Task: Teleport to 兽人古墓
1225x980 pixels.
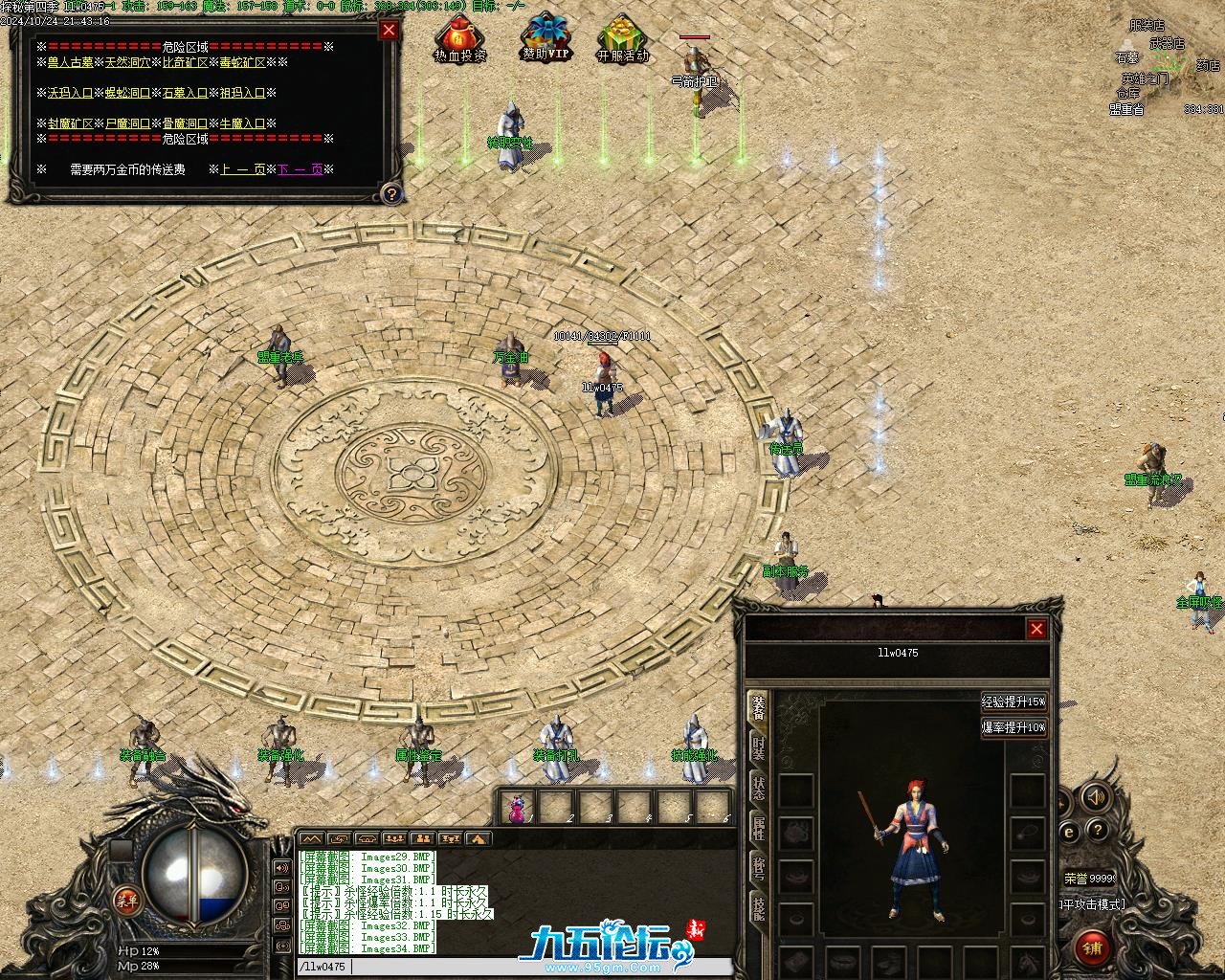Action: point(71,62)
